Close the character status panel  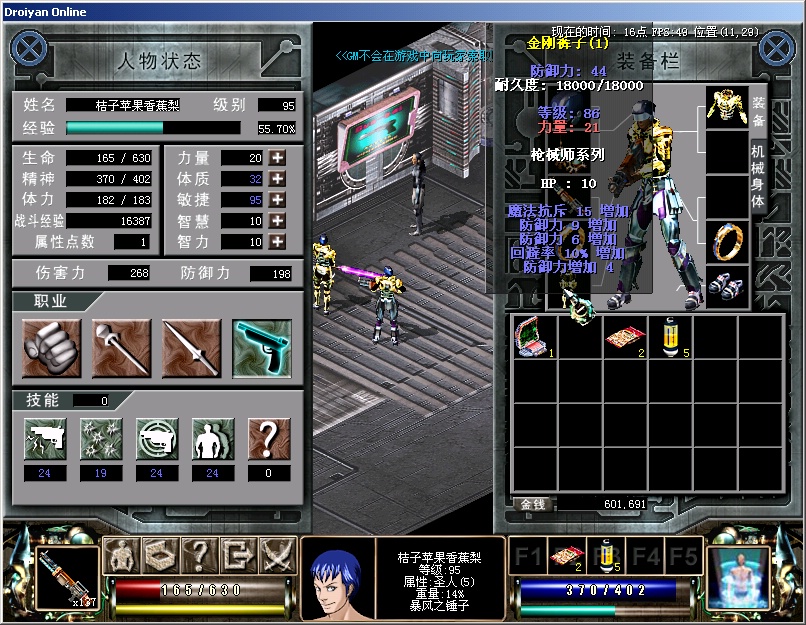pos(30,49)
